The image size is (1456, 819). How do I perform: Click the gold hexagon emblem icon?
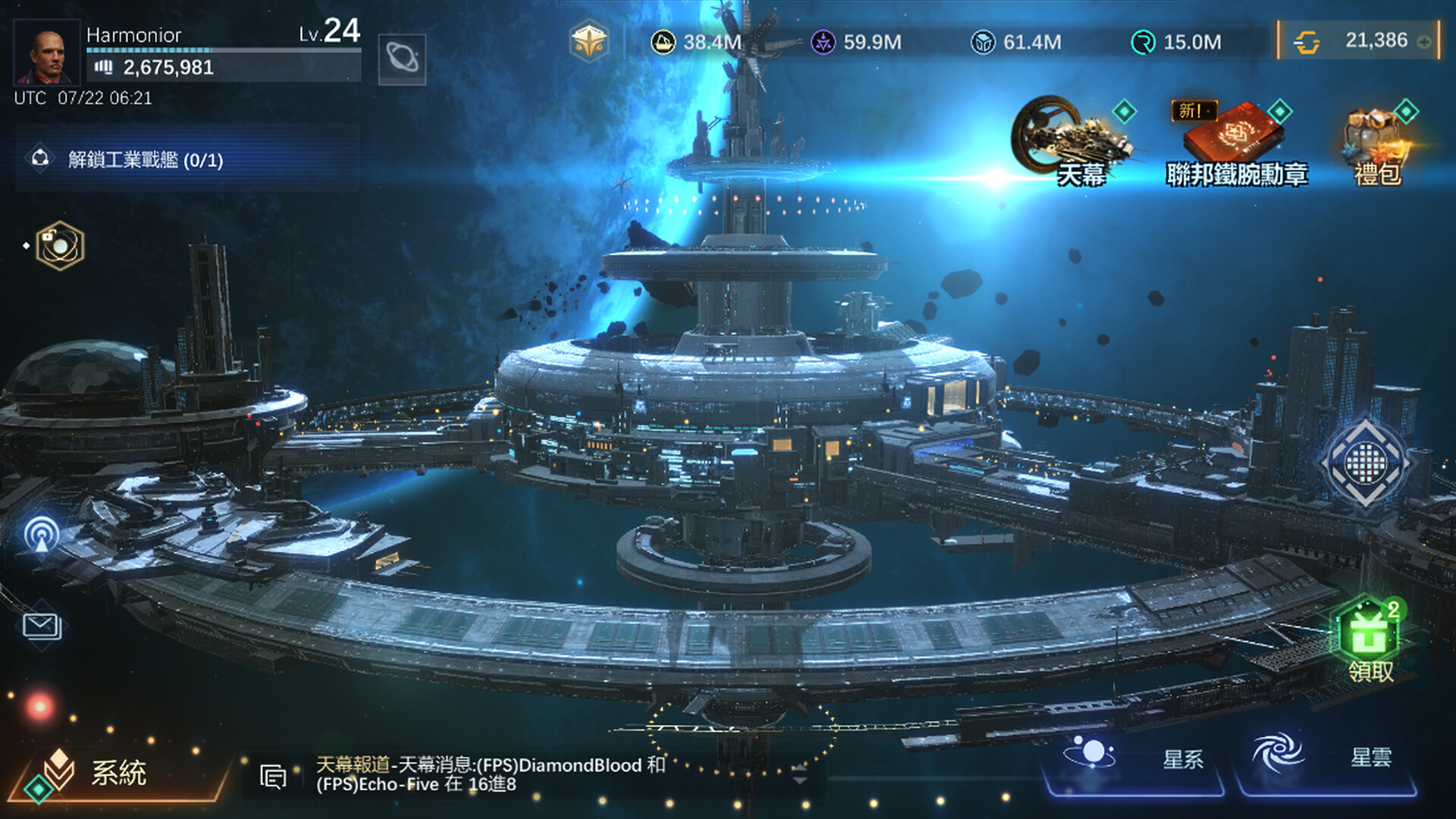589,42
